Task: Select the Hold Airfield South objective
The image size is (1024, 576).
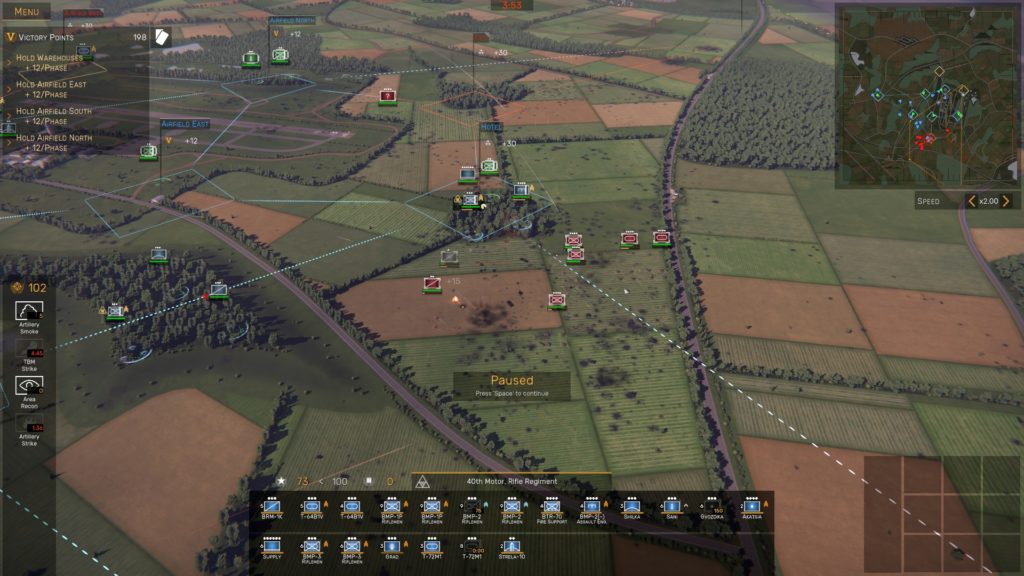Action: [54, 115]
